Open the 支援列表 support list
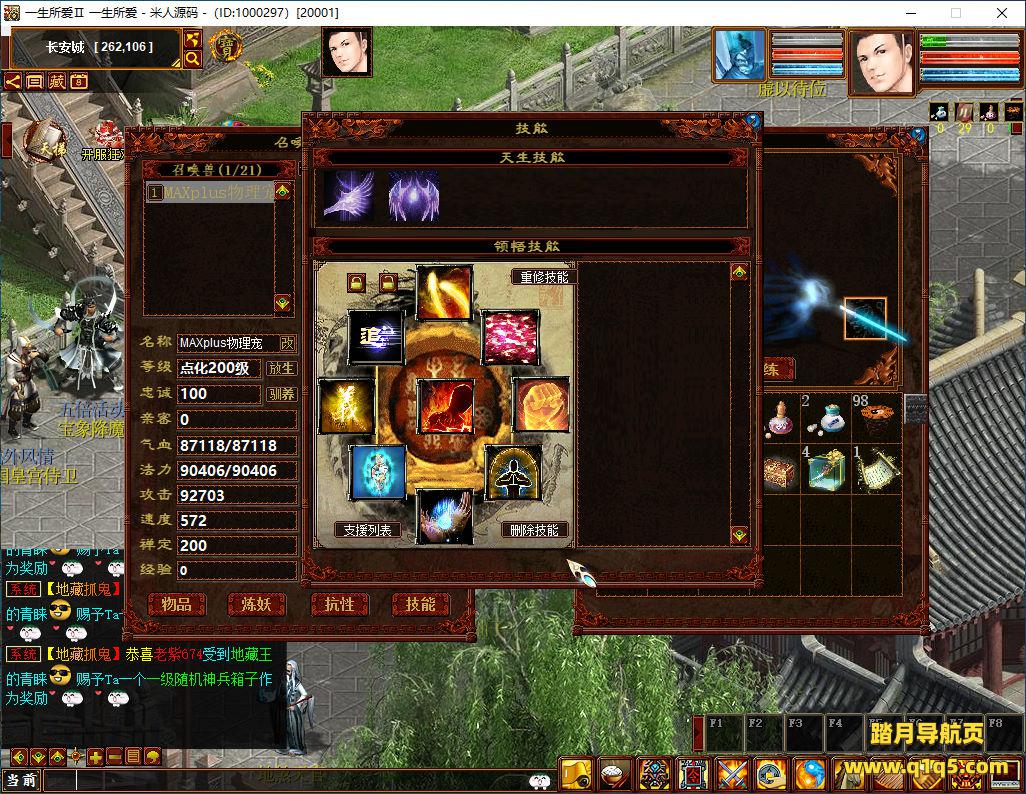The width and height of the screenshot is (1026, 794). pyautogui.click(x=367, y=530)
